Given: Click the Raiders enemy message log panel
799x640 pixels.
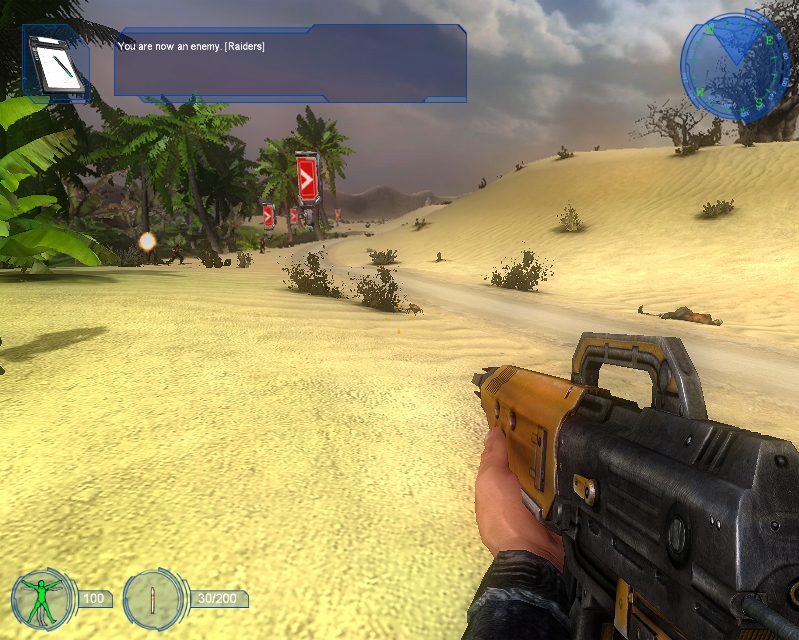Looking at the screenshot, I should point(290,62).
